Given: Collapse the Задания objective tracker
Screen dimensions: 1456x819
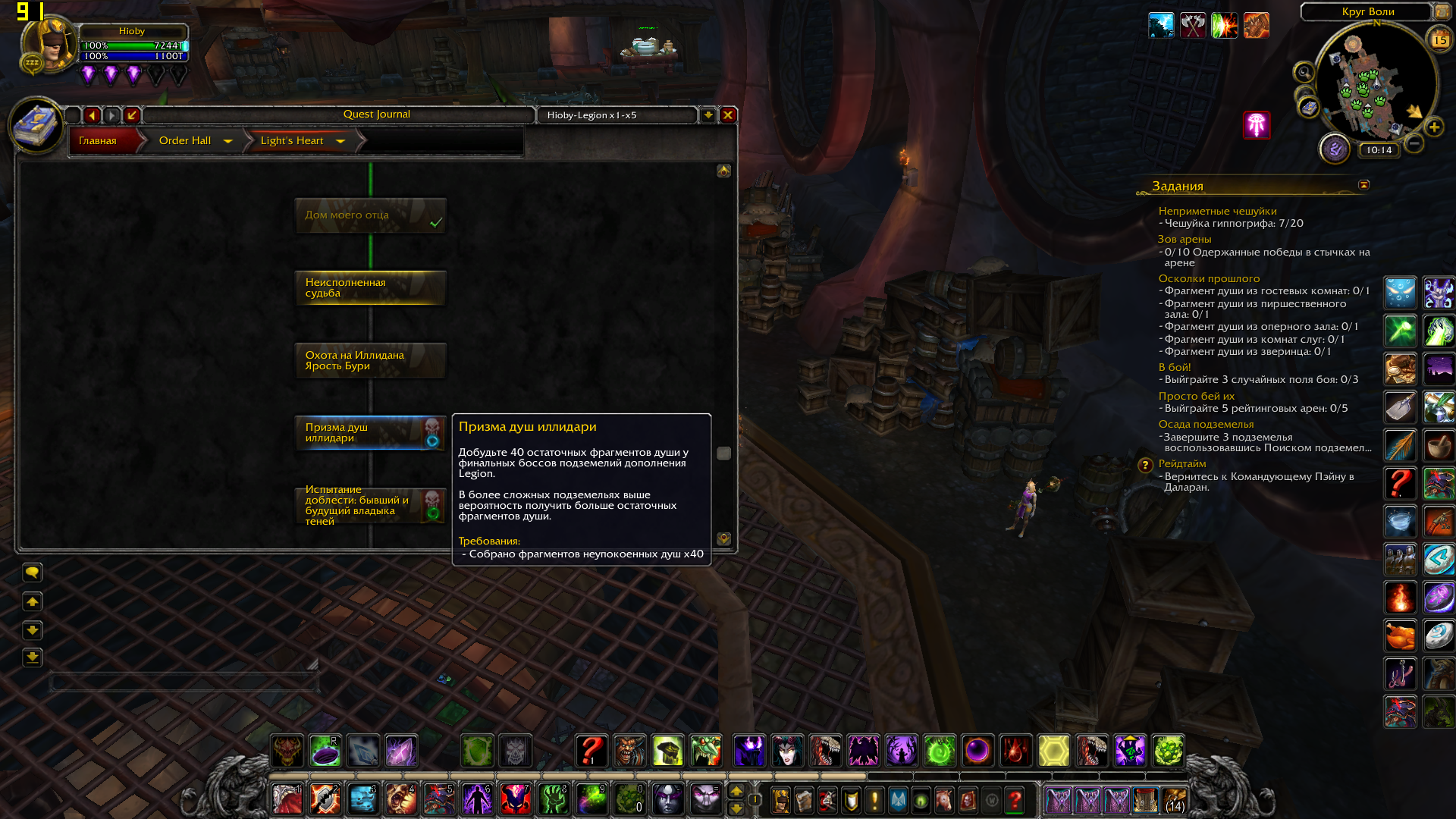Looking at the screenshot, I should [1363, 185].
